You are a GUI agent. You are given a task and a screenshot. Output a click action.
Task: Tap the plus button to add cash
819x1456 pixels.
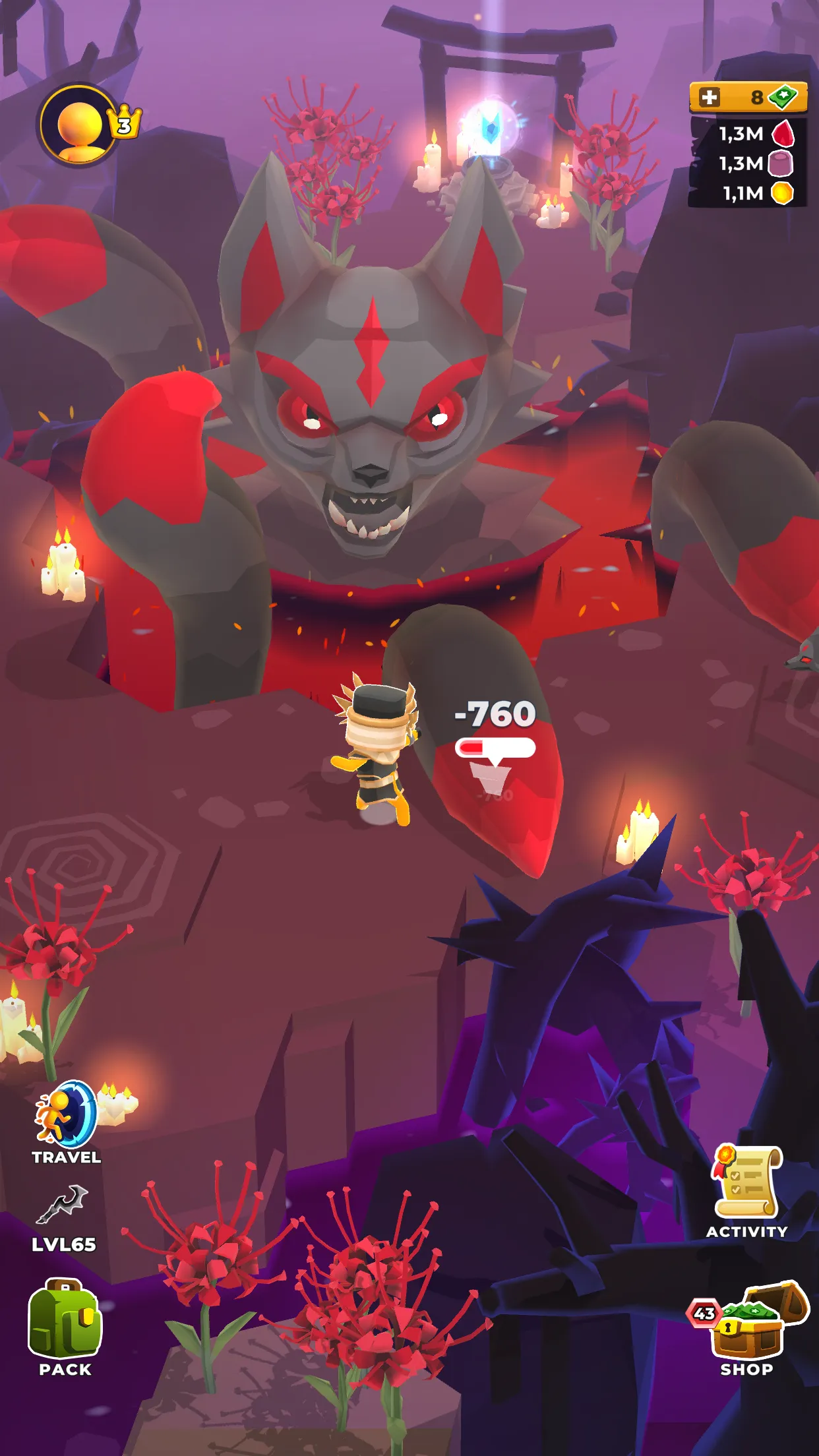(x=709, y=98)
